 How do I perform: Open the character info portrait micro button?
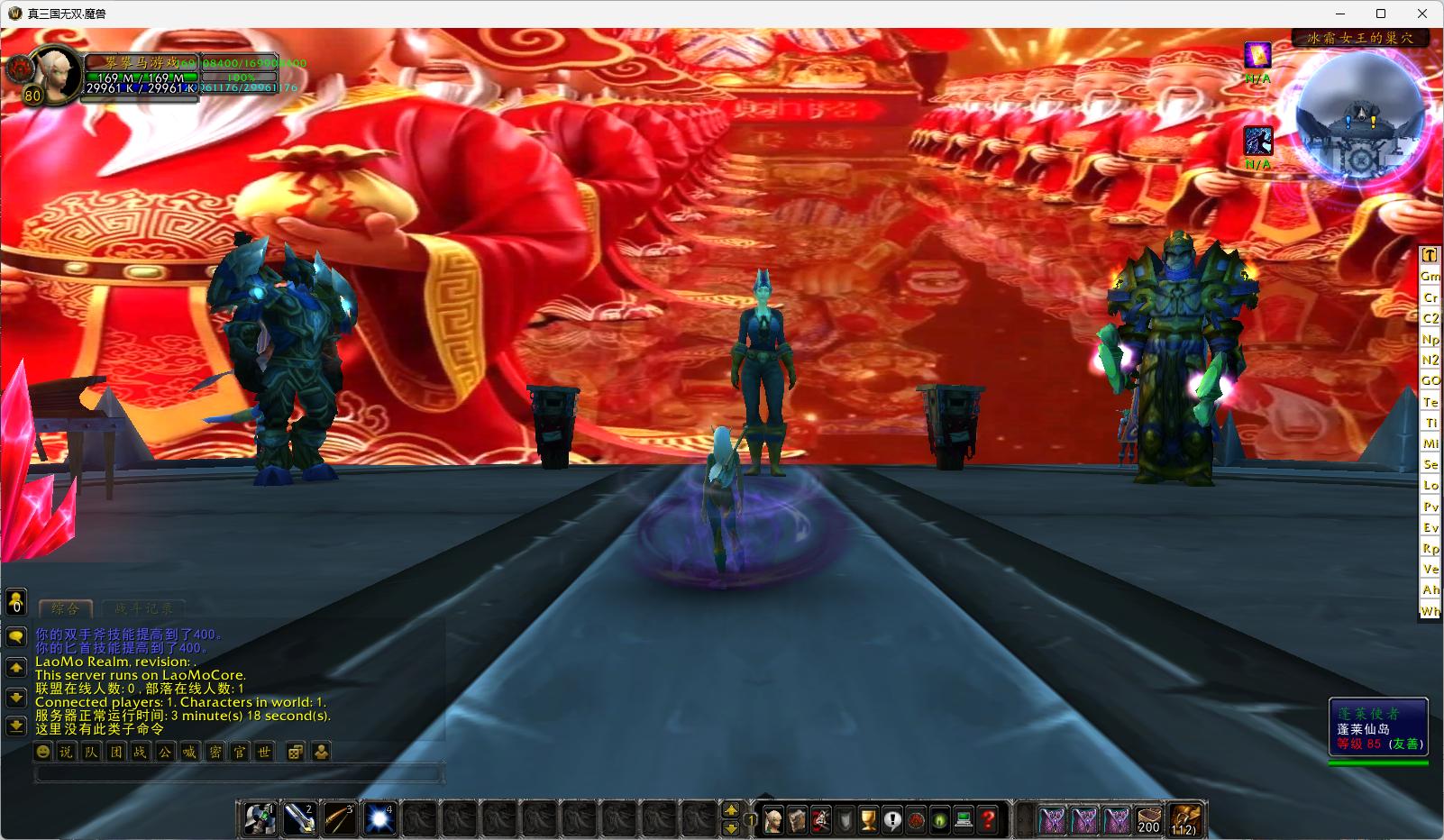coord(773,820)
